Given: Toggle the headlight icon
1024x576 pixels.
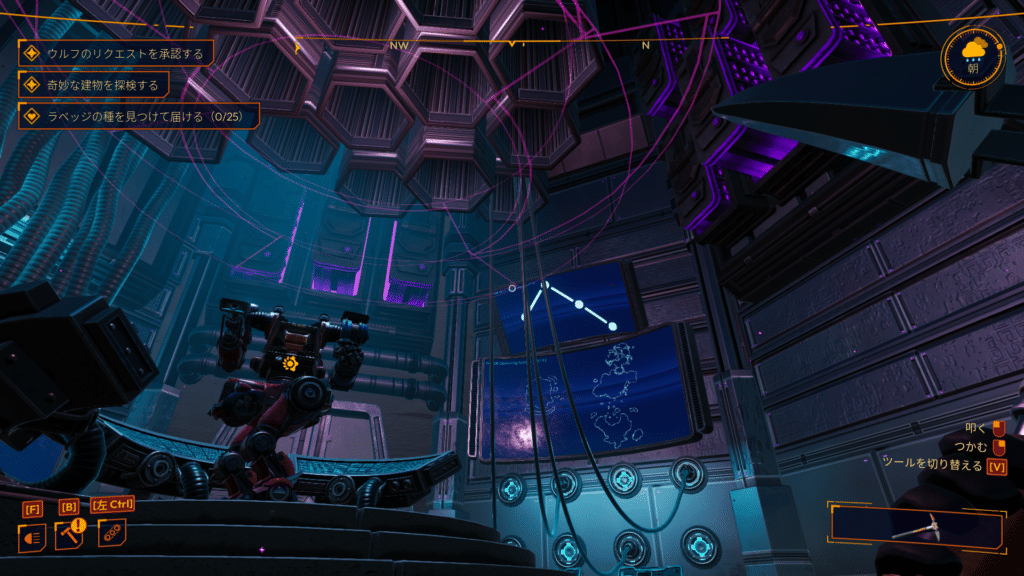Looking at the screenshot, I should [32, 537].
